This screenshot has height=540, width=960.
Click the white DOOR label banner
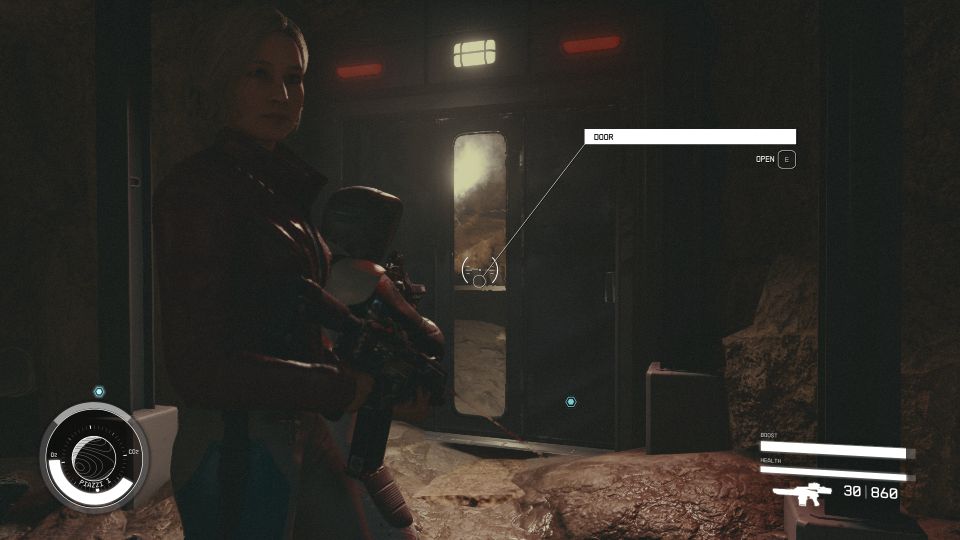(690, 137)
